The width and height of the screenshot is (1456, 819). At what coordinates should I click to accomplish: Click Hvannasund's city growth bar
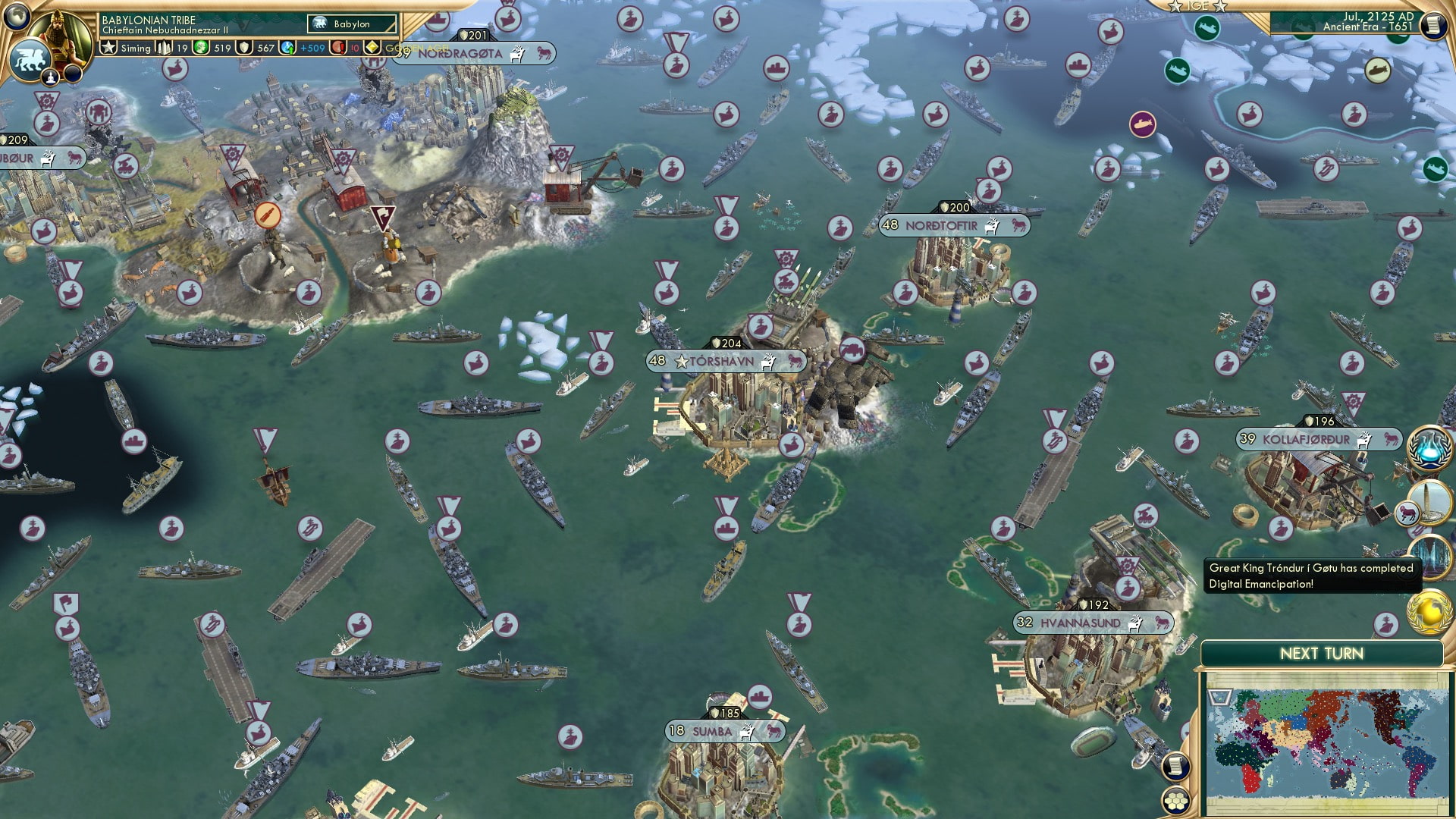(x=1025, y=623)
